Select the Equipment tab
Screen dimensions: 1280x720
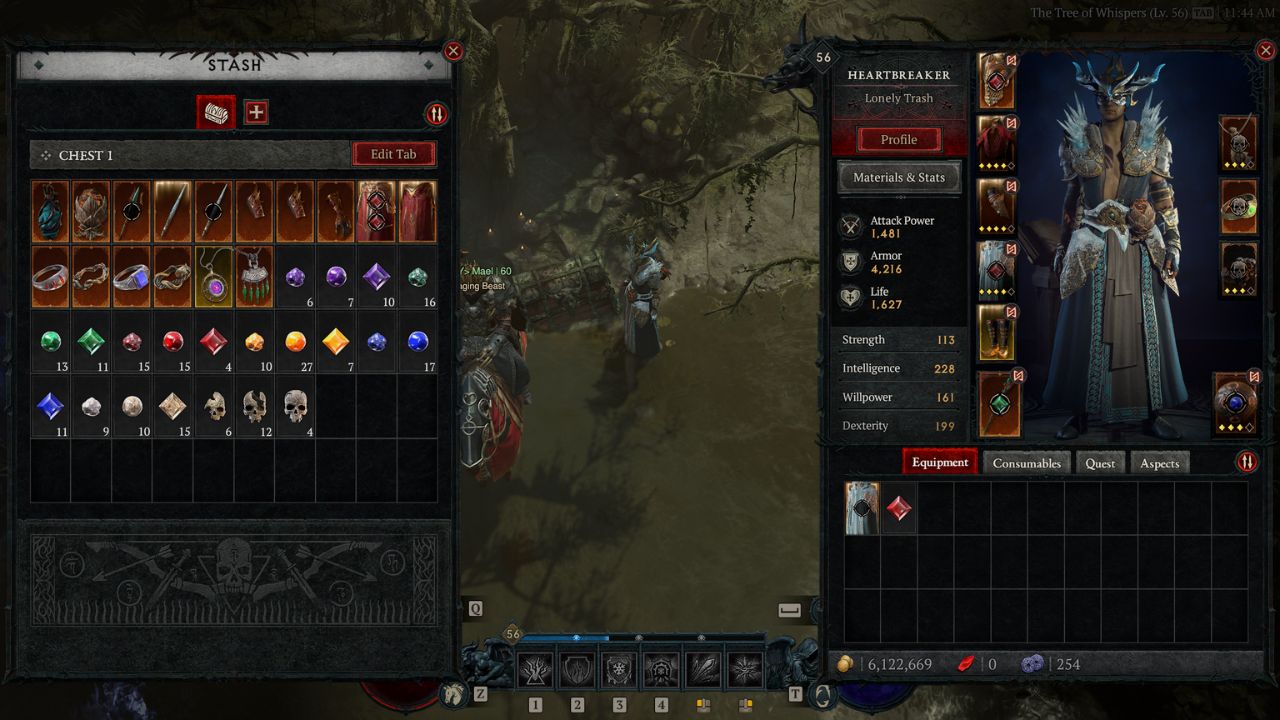point(938,462)
